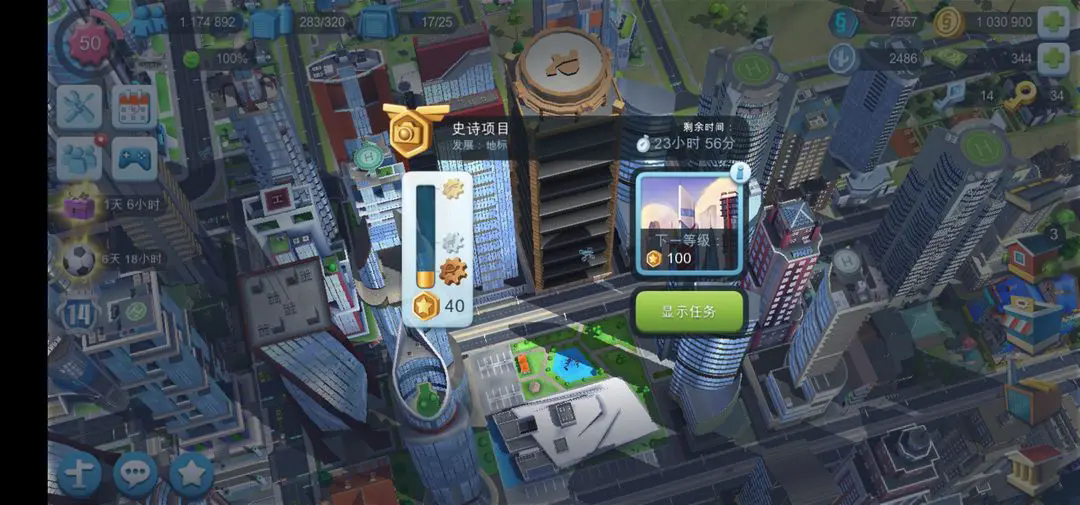
Task: Click the blue shield number 14 badge
Action: click(79, 313)
